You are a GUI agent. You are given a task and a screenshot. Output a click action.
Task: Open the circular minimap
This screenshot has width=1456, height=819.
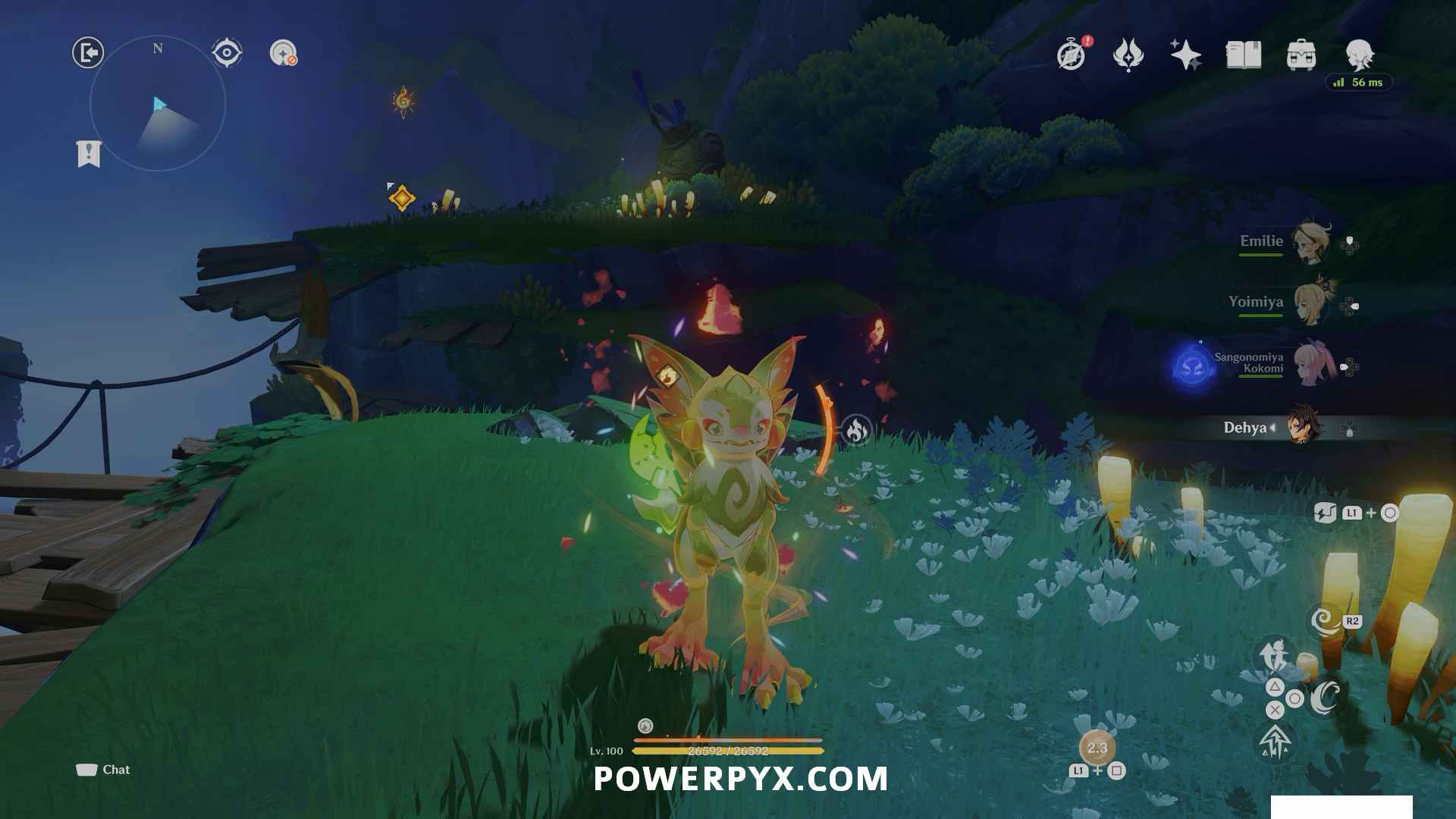point(158,104)
